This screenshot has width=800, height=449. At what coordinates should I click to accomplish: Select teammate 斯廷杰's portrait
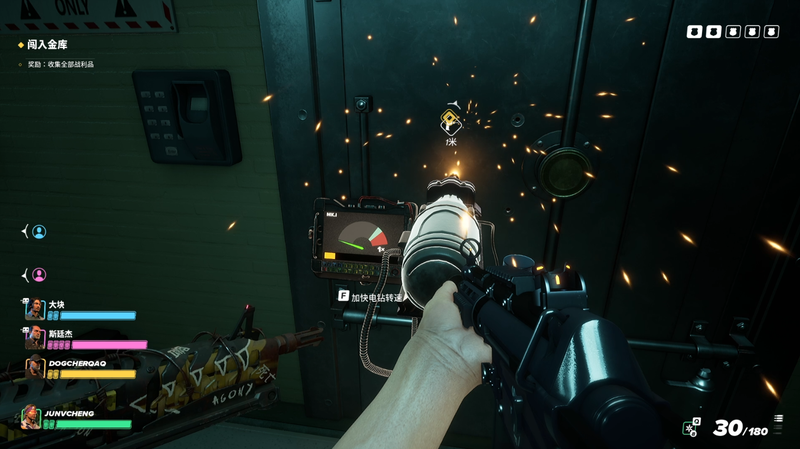(36, 339)
